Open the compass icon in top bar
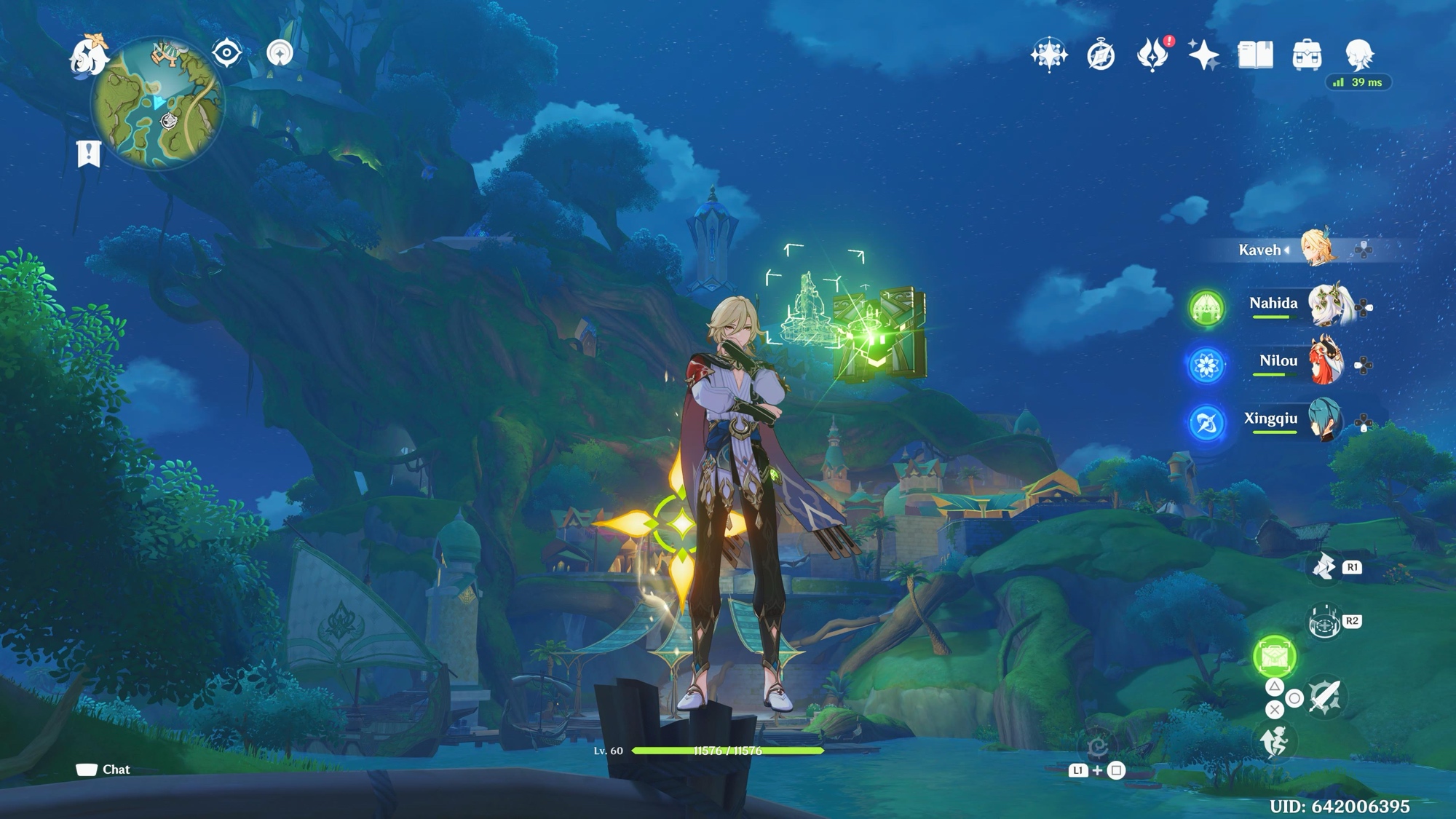The height and width of the screenshot is (819, 1456). click(x=1101, y=55)
